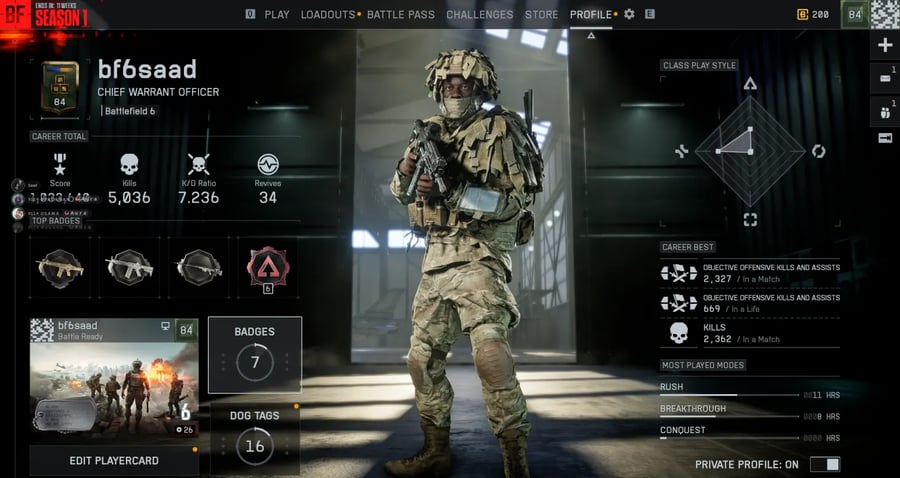
Task: Go to the Battle Pass tab
Action: pos(401,15)
